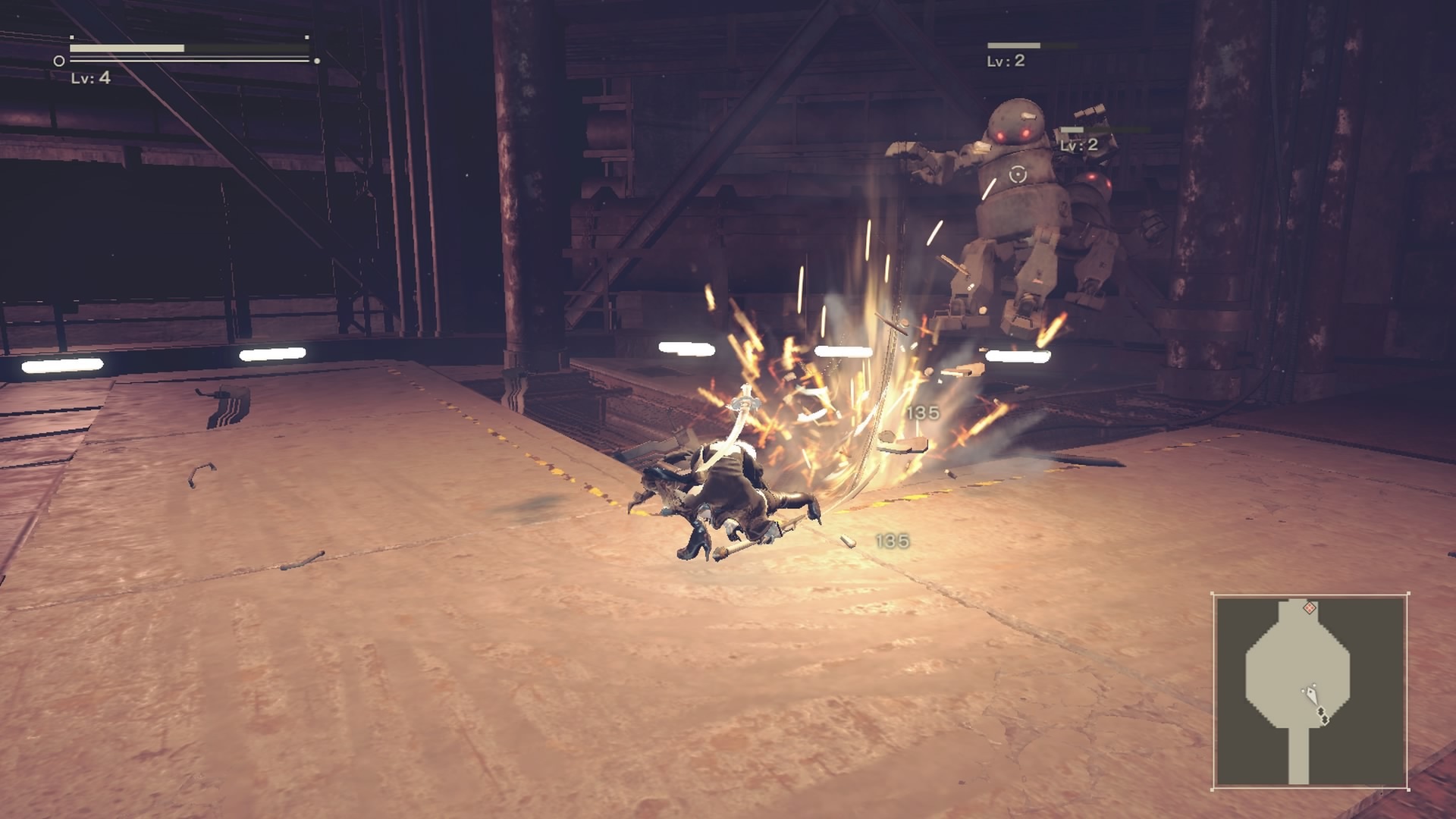
Task: Select the red objective marker on minimap
Action: [x=1309, y=607]
